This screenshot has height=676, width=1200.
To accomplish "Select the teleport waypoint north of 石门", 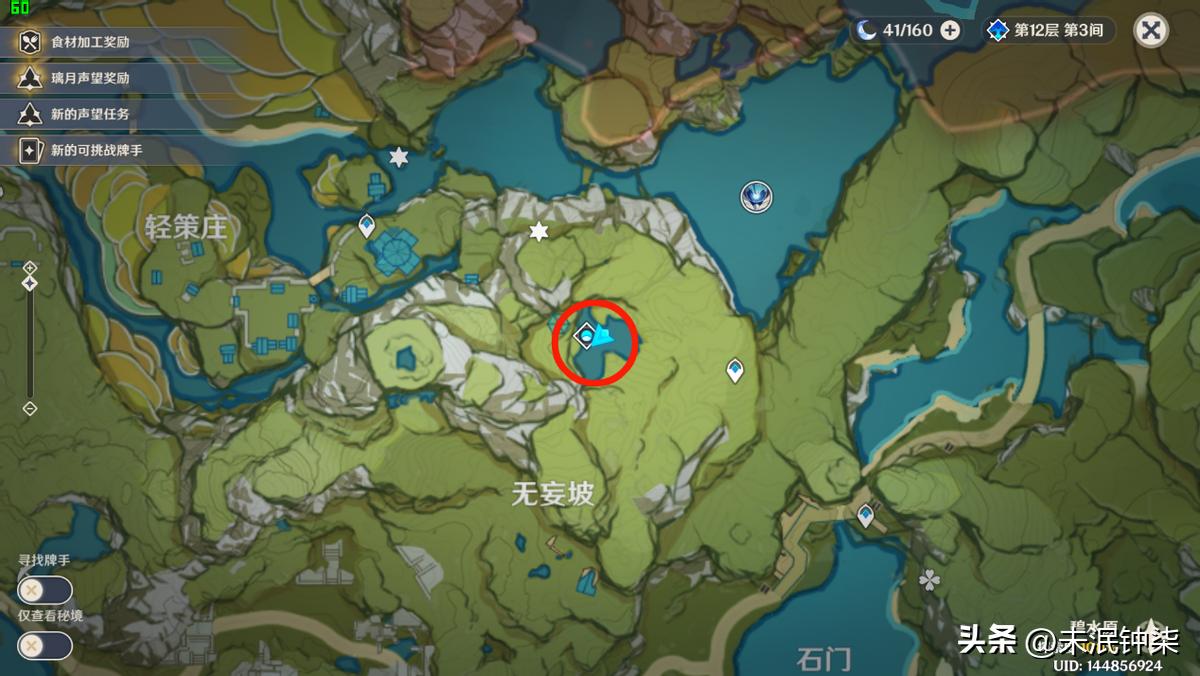I will (x=865, y=516).
